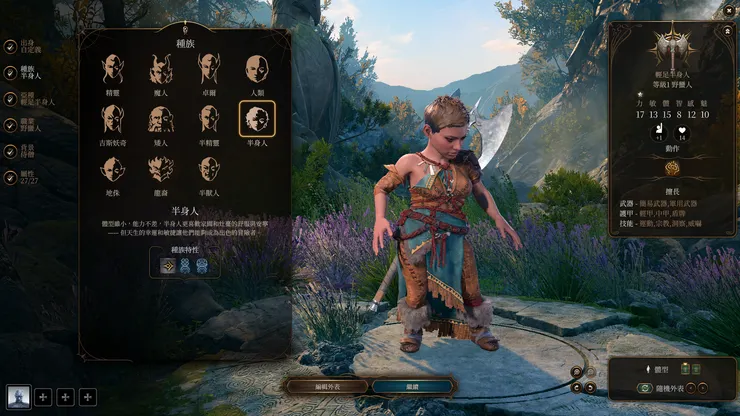Viewport: 740px width, 416px height.
Task: Choose the Githyanki (吉斯妖奇) race
Action: point(112,120)
